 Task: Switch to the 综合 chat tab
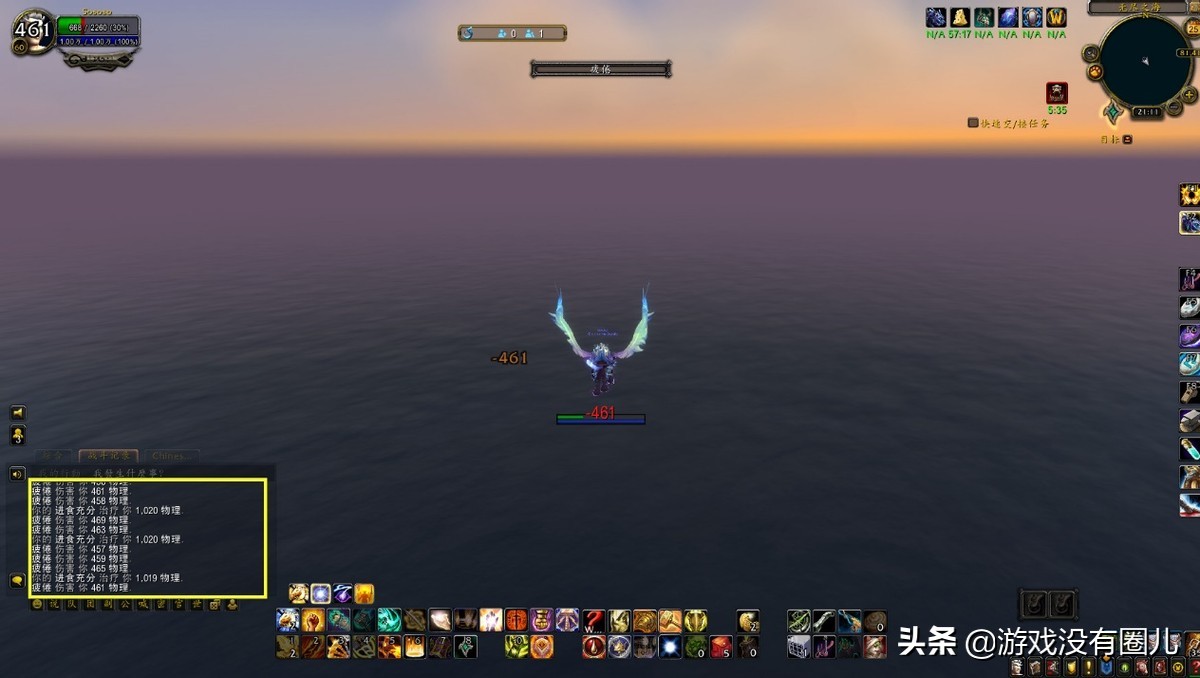[55, 456]
